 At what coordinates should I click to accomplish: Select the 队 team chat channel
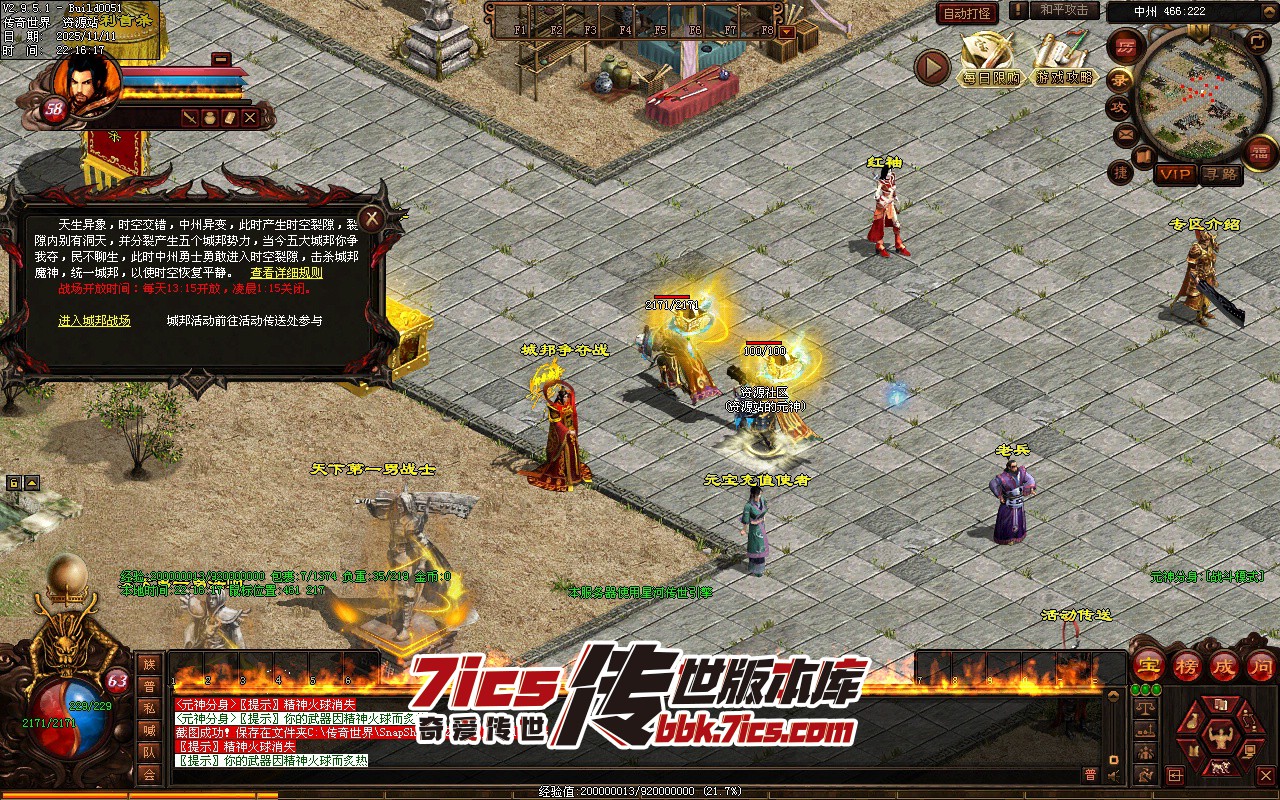tap(149, 752)
